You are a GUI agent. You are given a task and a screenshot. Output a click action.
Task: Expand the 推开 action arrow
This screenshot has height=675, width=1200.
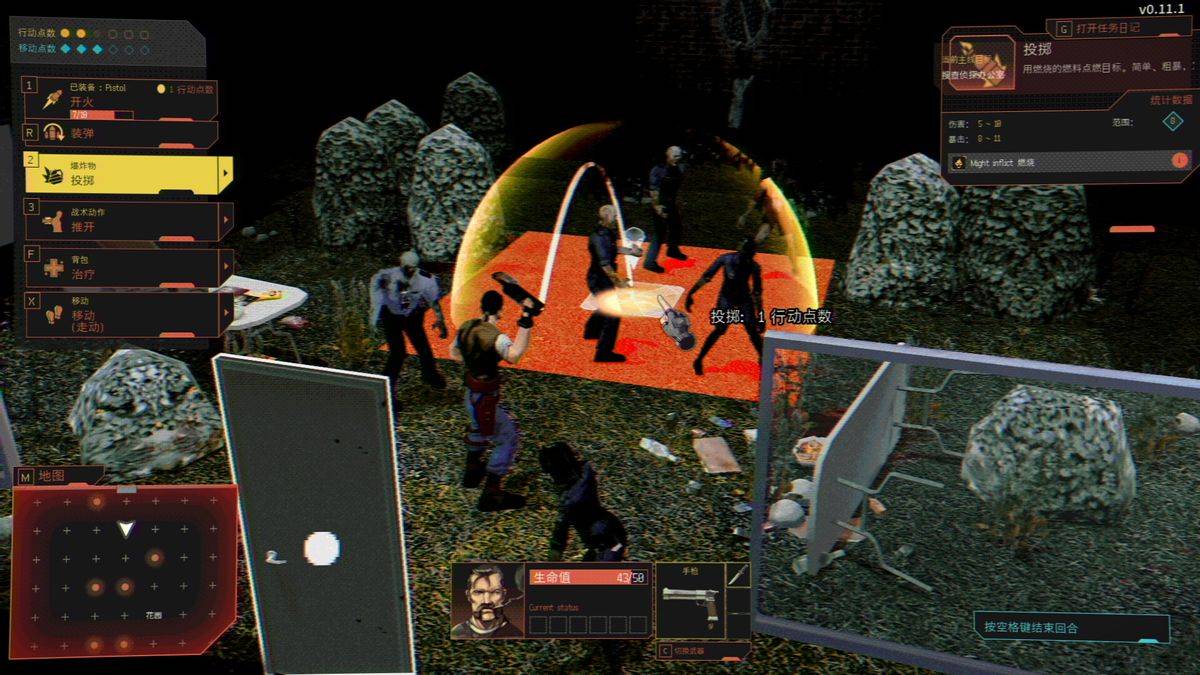coord(226,221)
